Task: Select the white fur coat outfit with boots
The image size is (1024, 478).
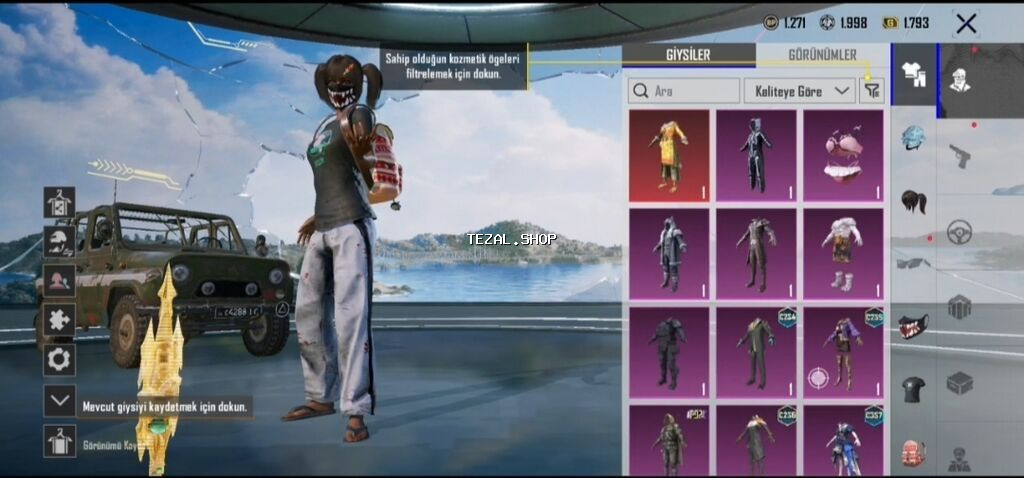Action: click(843, 253)
